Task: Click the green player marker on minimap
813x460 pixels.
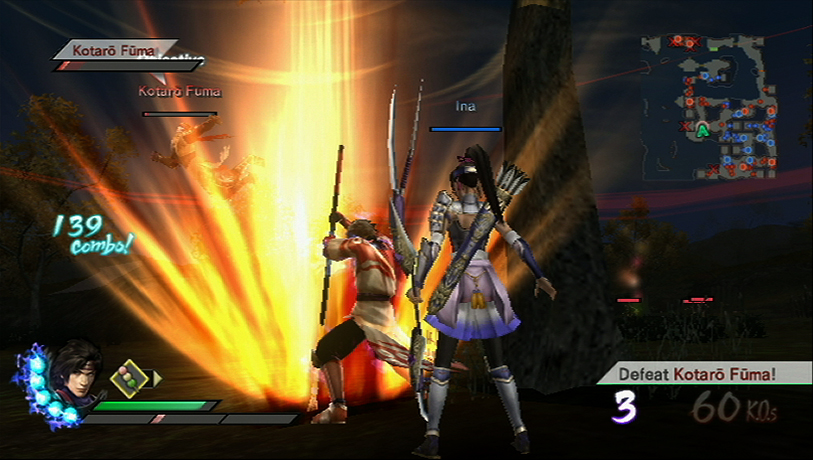Action: click(x=702, y=129)
